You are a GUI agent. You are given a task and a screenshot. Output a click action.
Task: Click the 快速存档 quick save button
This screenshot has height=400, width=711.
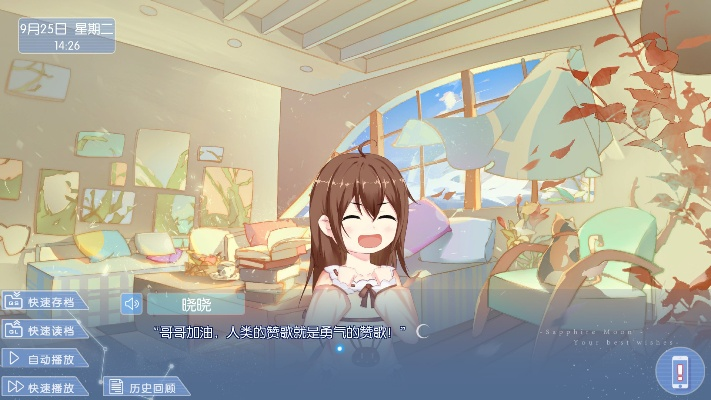45,302
